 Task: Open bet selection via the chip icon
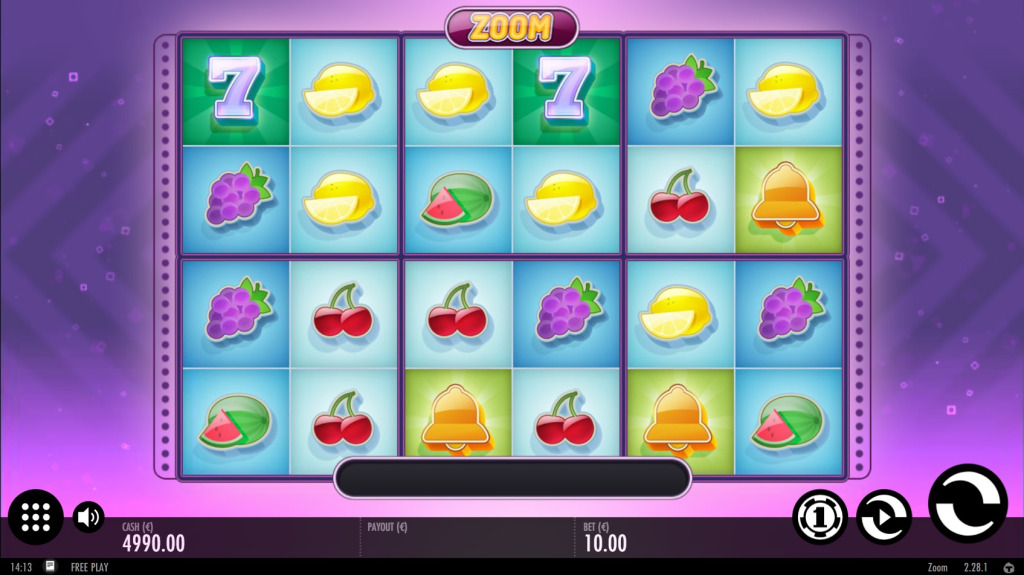tap(820, 517)
